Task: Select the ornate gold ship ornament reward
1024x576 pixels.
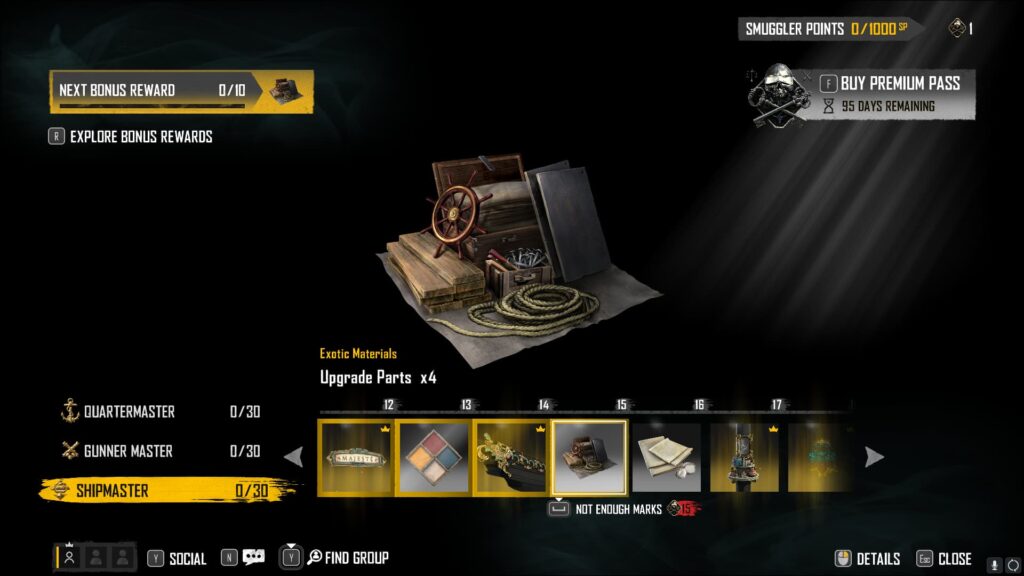Action: (x=511, y=457)
